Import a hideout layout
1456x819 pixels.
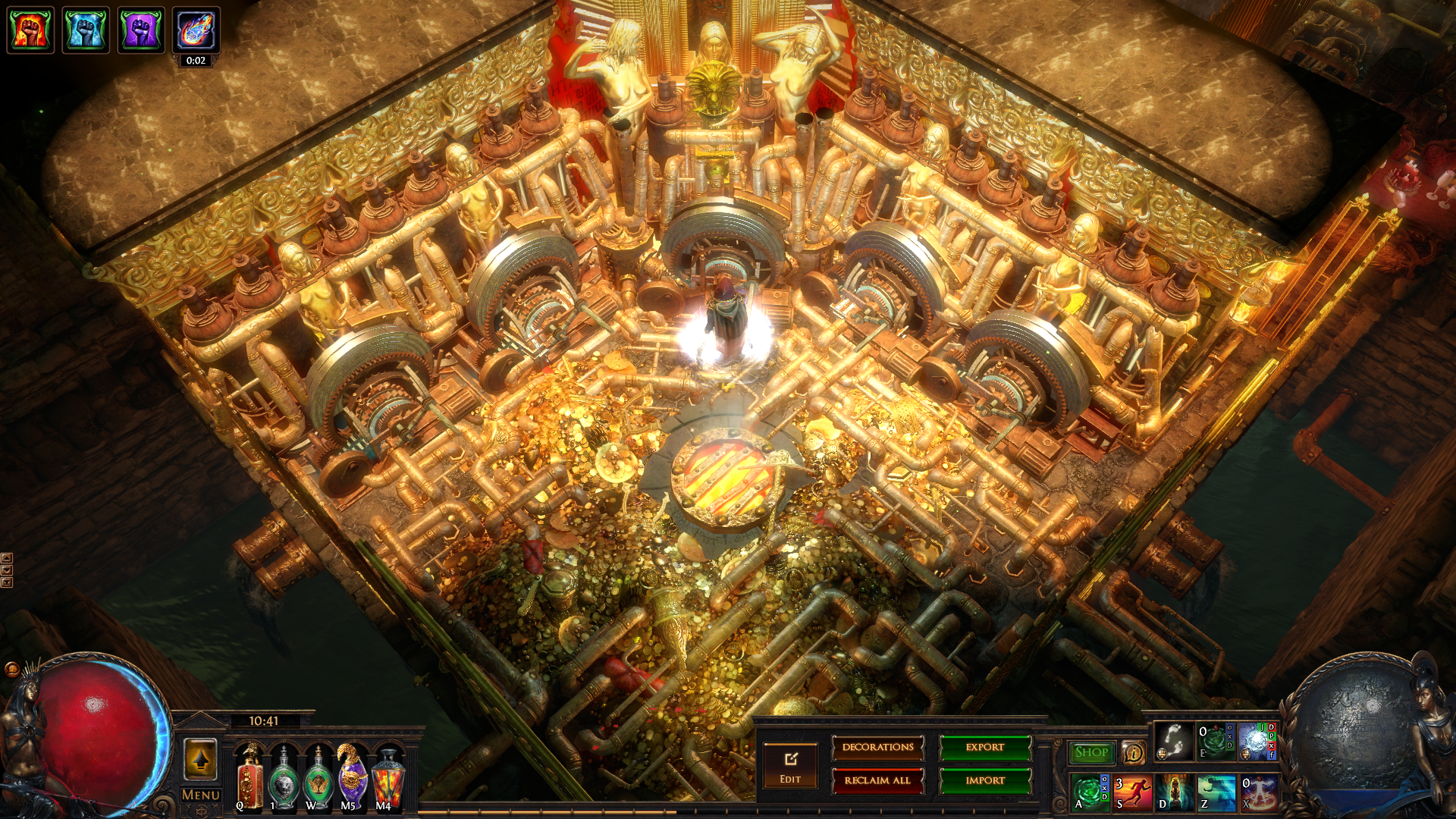984,780
